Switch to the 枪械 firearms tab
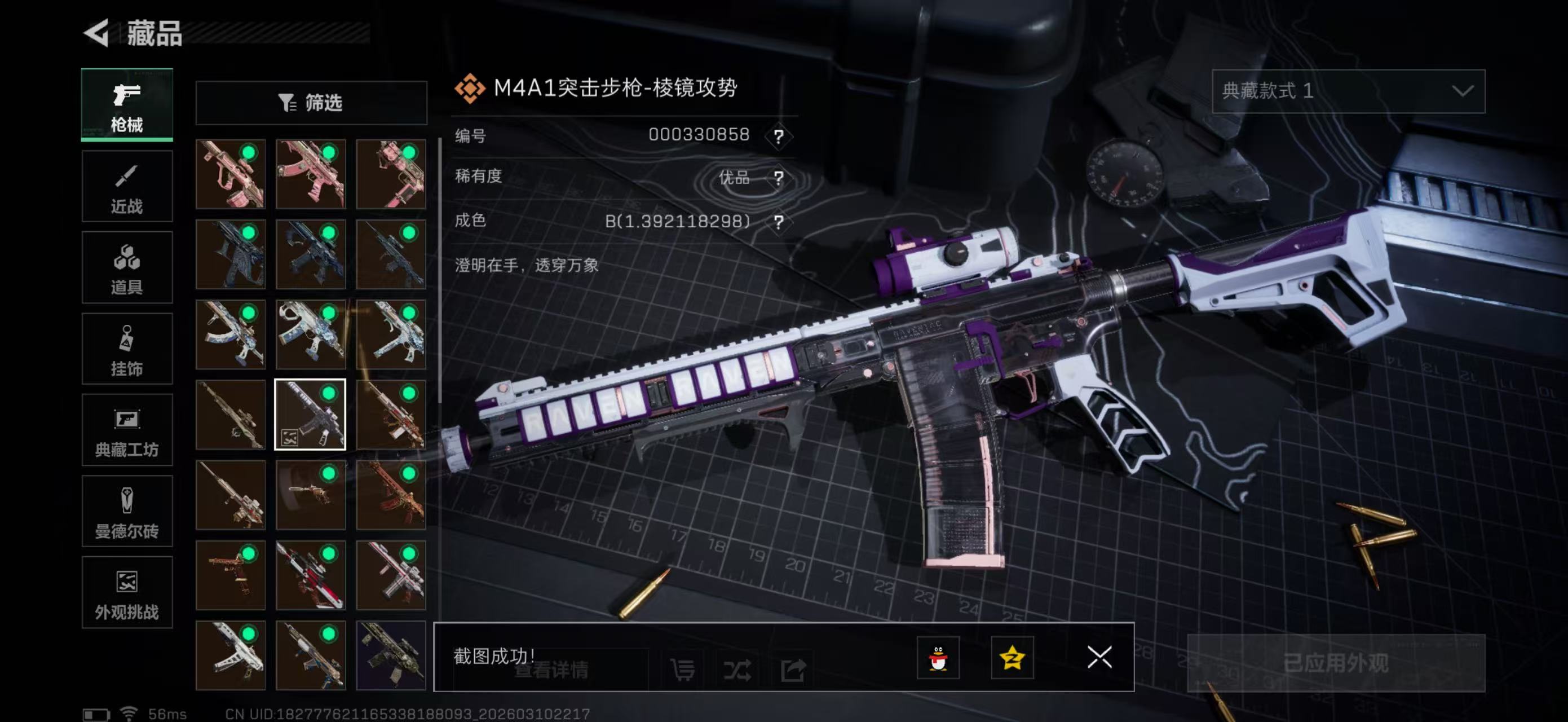The height and width of the screenshot is (722, 1568). [127, 105]
